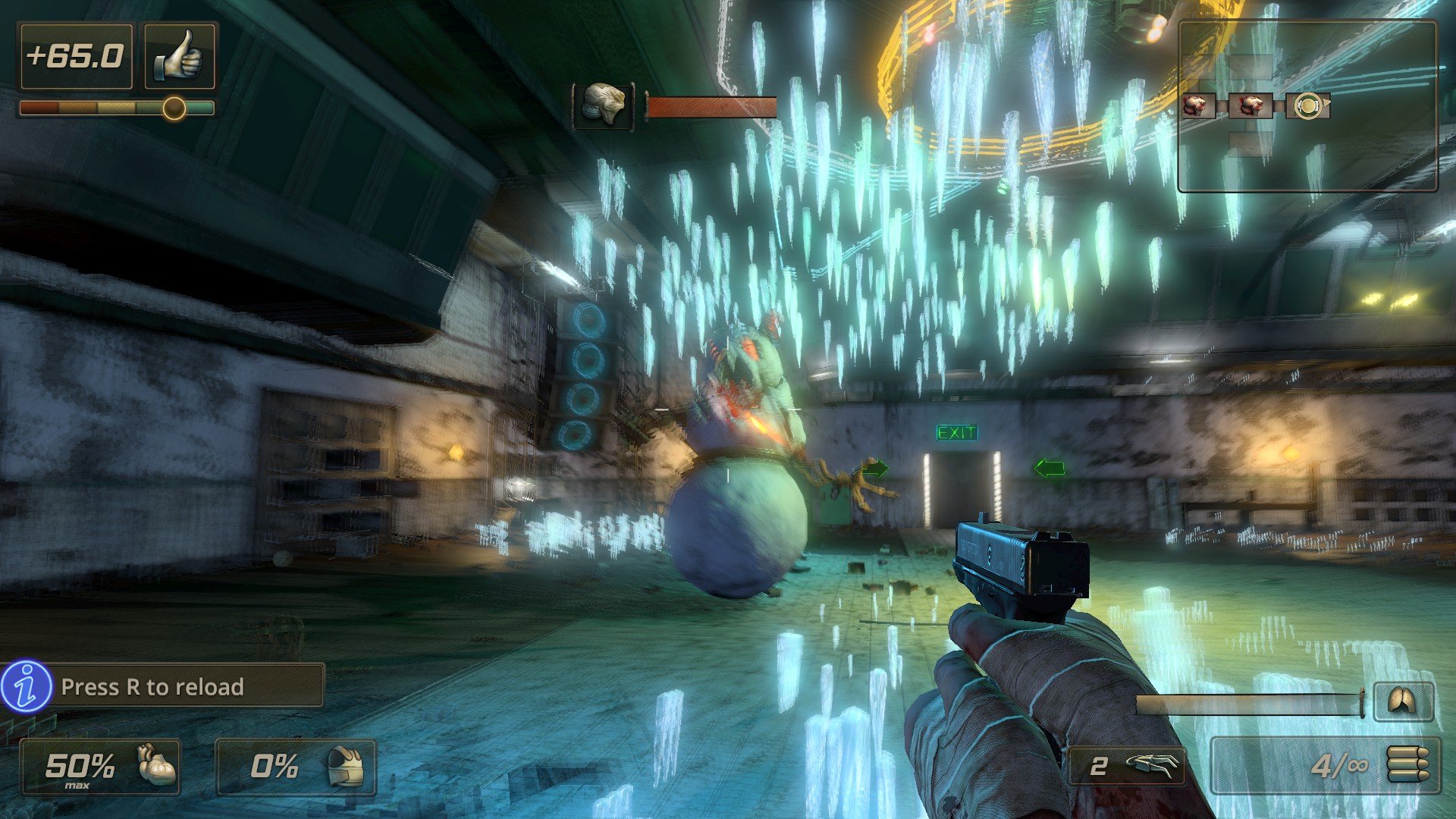Click the body armor vest icon
1456x819 pixels.
(345, 766)
